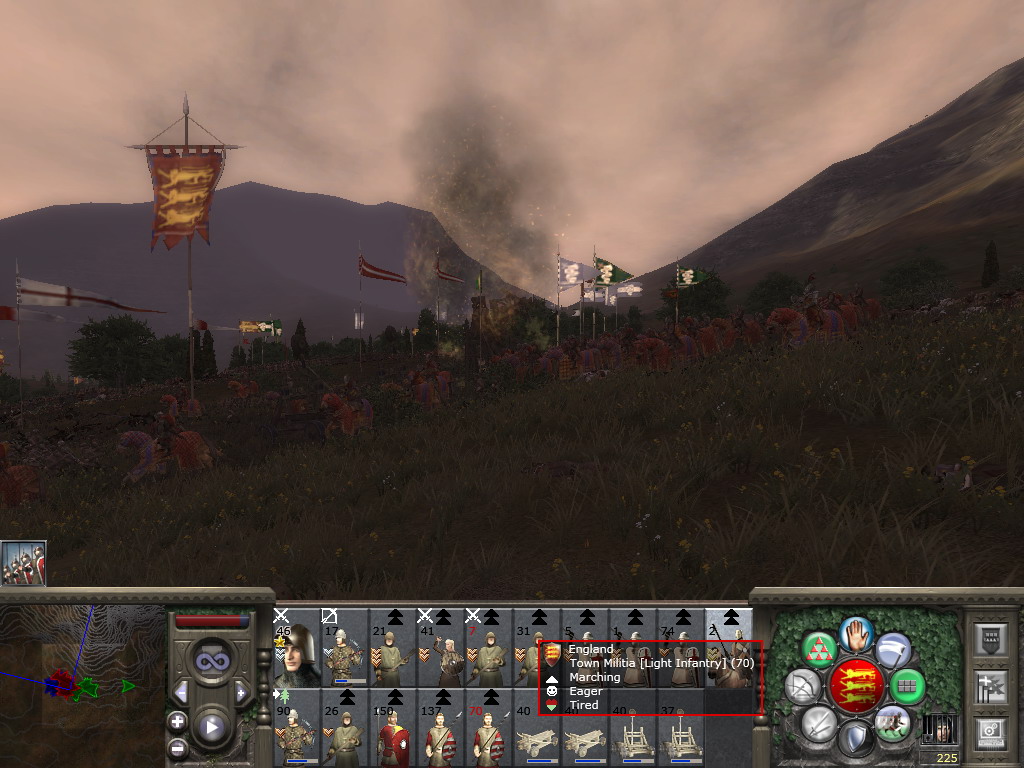Group units with the green grid button
This screenshot has width=1024, height=768.
907,686
